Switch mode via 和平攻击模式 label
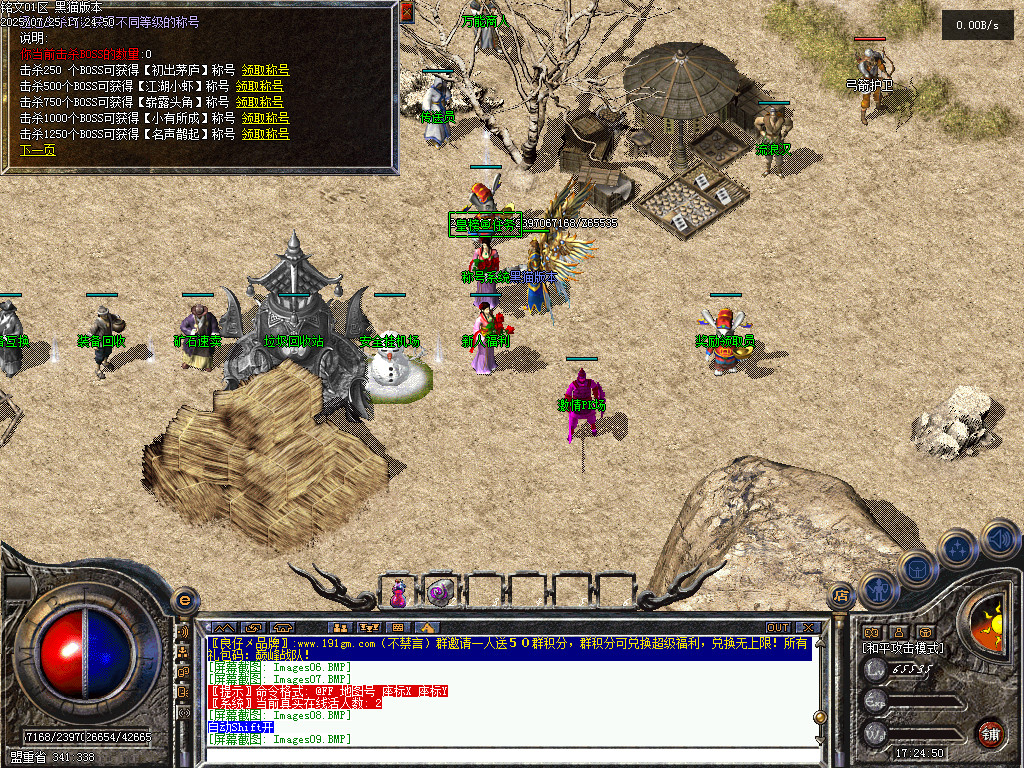Screen dimensions: 1024x768 [902, 648]
